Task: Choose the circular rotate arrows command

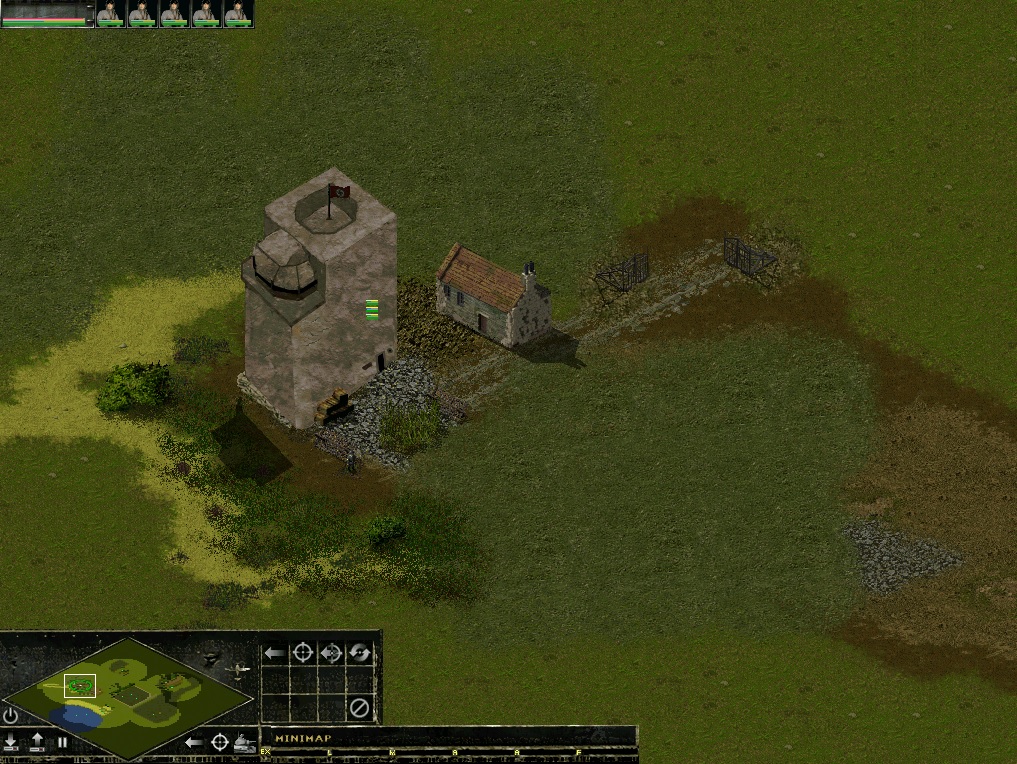Action: point(359,653)
